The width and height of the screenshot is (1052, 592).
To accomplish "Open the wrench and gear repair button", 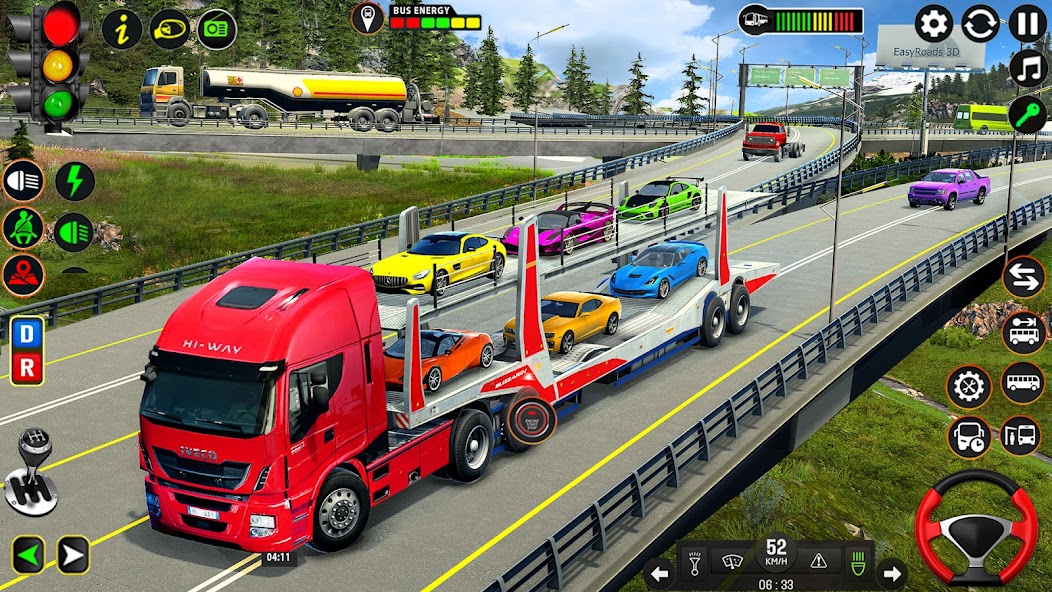I will pyautogui.click(x=969, y=386).
